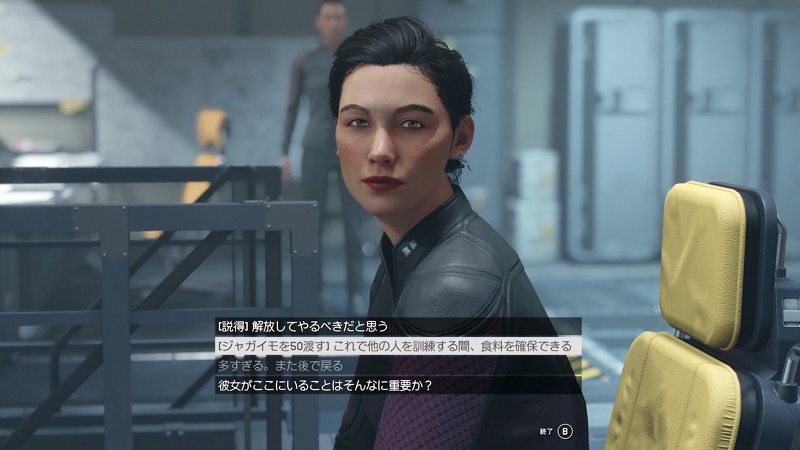
Task: Choose the [説得] 解放してやるべきだと思う reply
Action: click(x=302, y=326)
